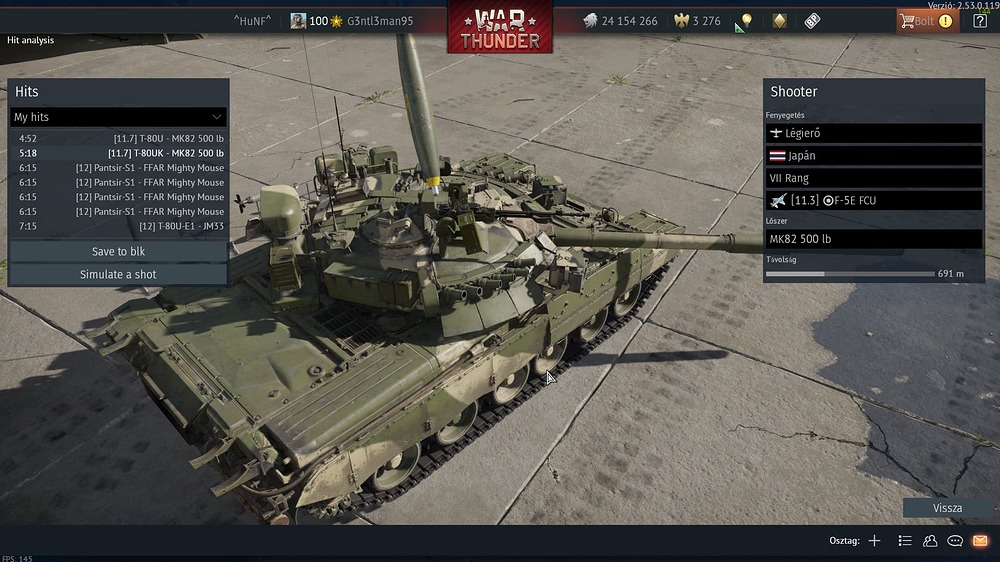
Task: Click the golden diamond icon
Action: pyautogui.click(x=779, y=21)
